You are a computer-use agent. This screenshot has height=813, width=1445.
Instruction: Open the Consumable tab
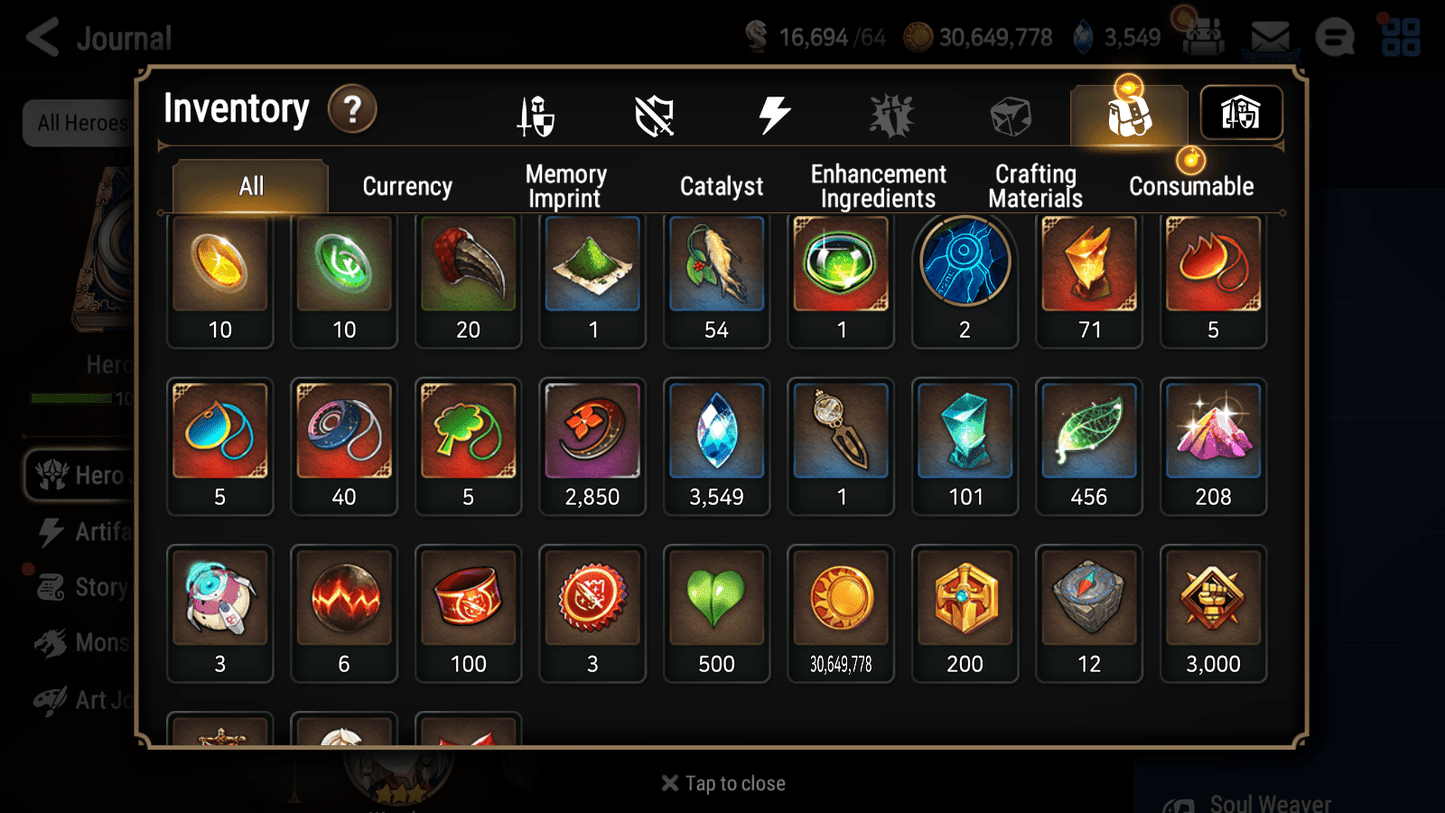coord(1192,185)
